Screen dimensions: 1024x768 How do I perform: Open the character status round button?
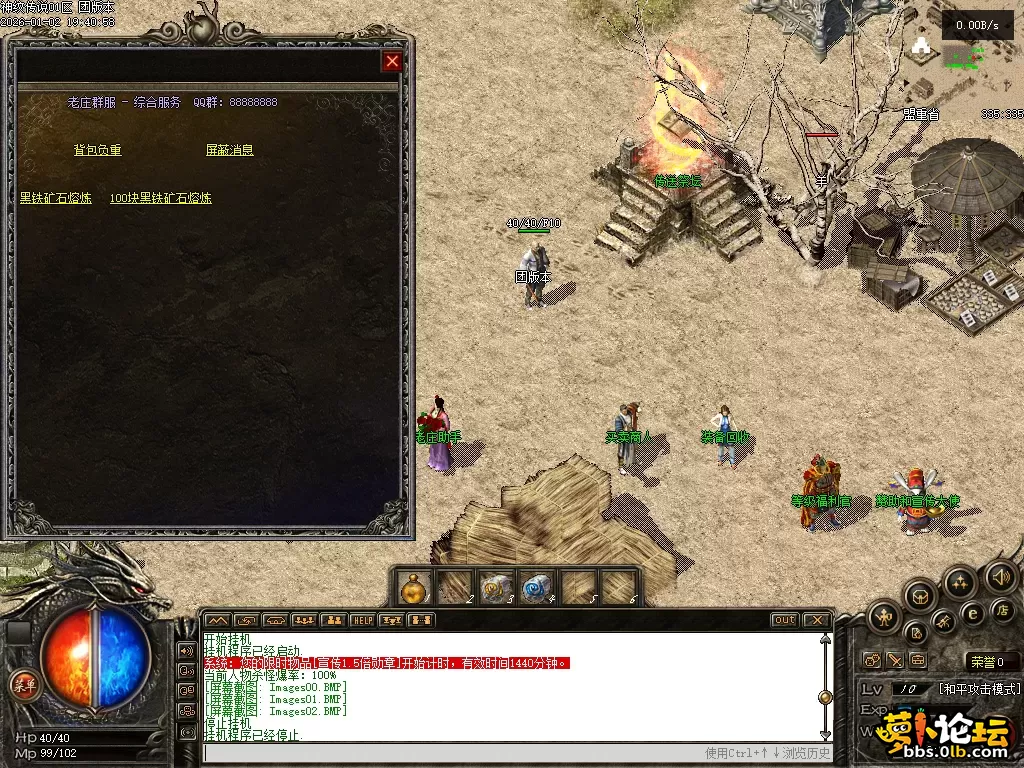point(884,617)
